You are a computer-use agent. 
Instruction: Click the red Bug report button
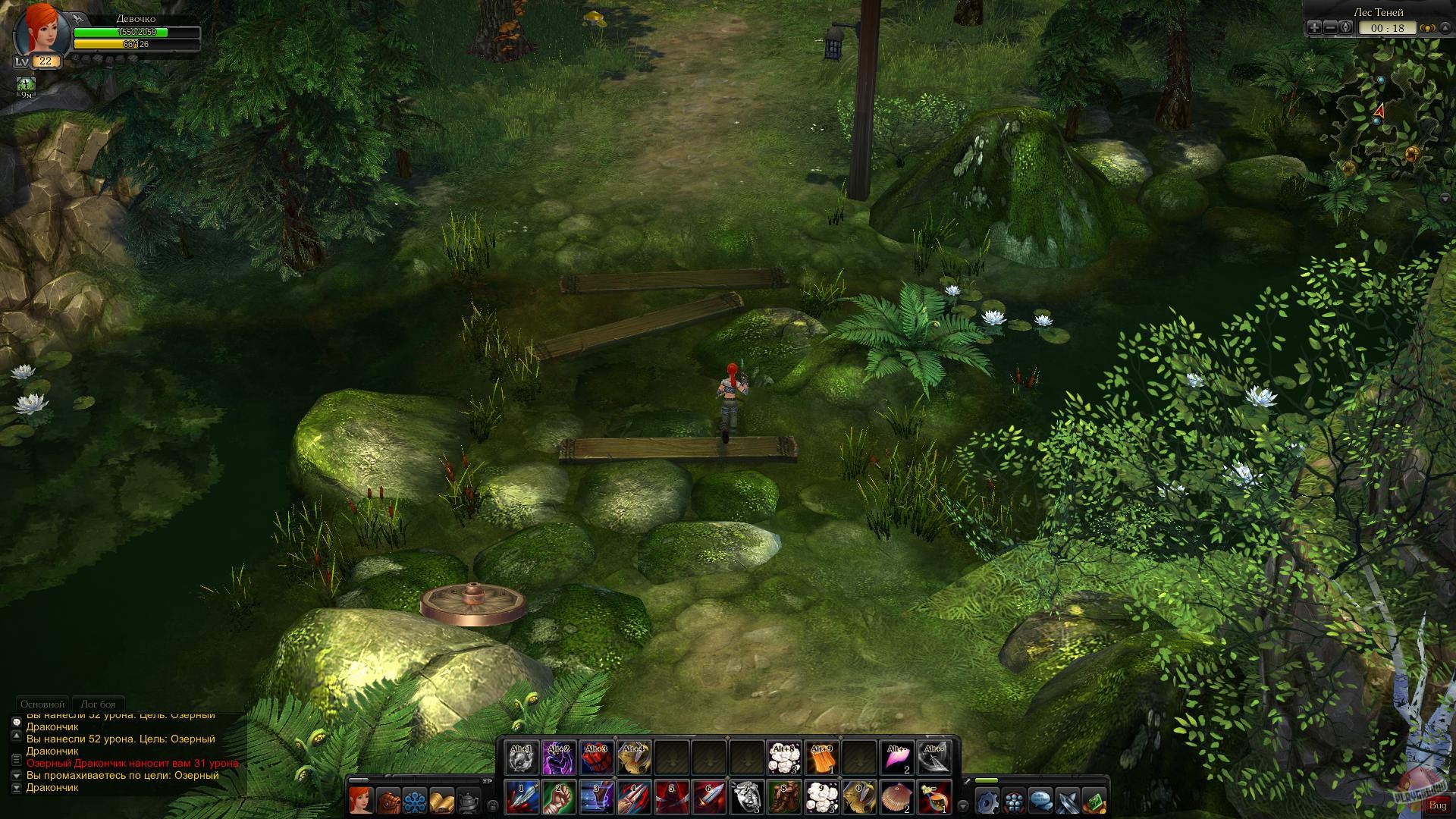(1437, 805)
